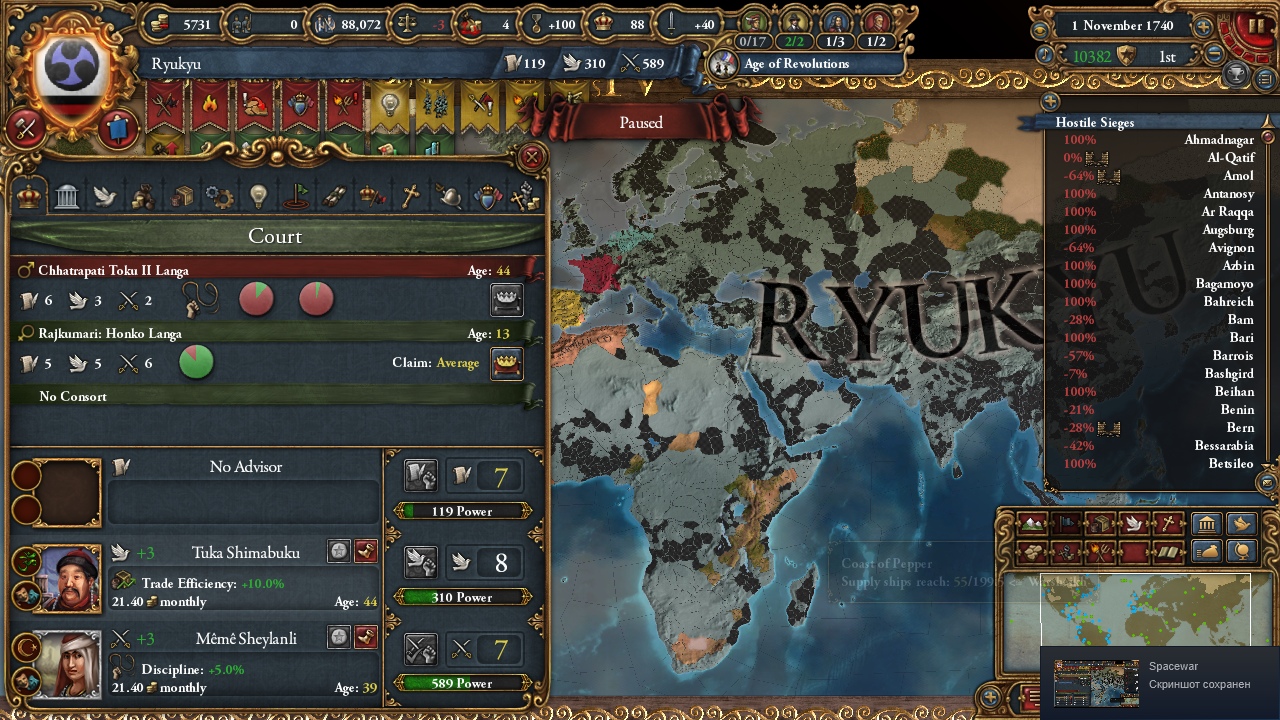
Task: Unpause the game with the pause button
Action: point(1257,25)
